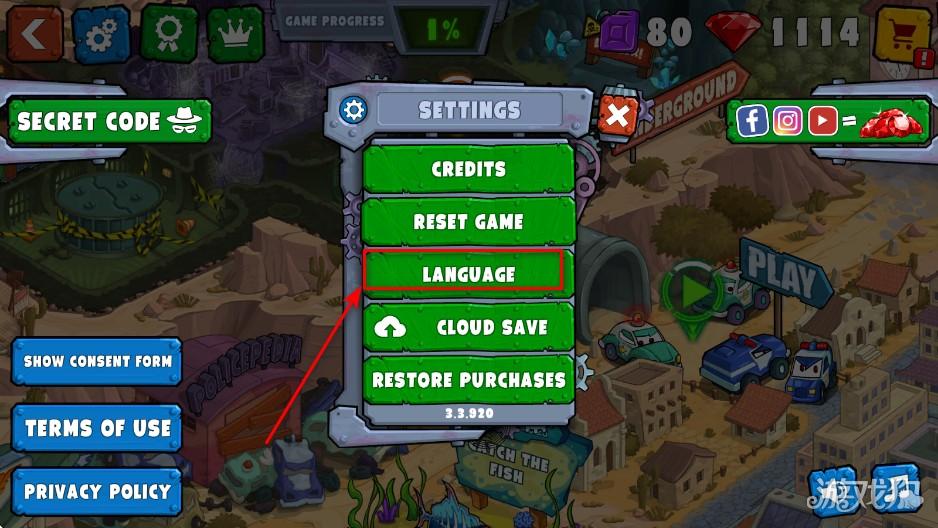Open the crown leaderboard icon

[x=235, y=34]
